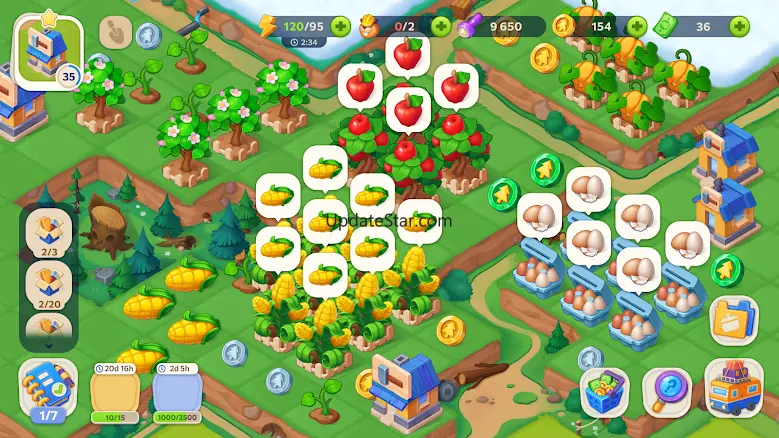The width and height of the screenshot is (779, 438).
Task: Open the shop basket with cash
Action: pos(604,392)
